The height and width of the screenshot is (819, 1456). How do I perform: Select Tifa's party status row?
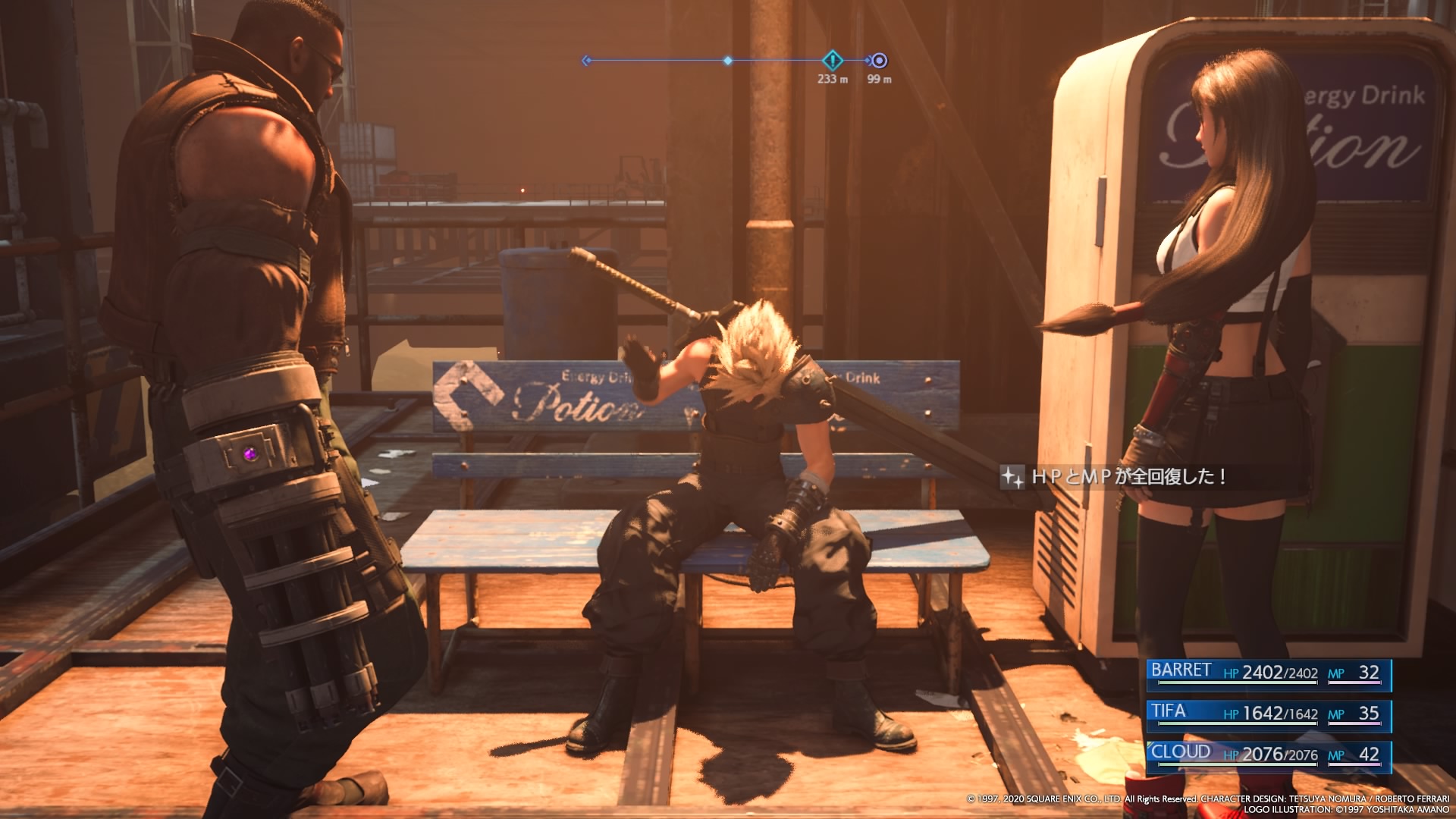[x=1268, y=714]
